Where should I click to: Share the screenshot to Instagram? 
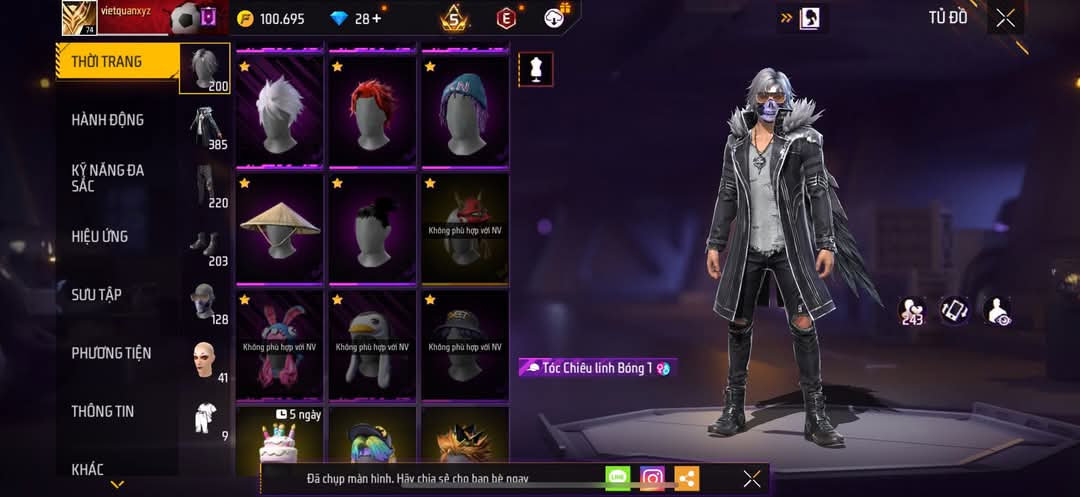tap(652, 478)
